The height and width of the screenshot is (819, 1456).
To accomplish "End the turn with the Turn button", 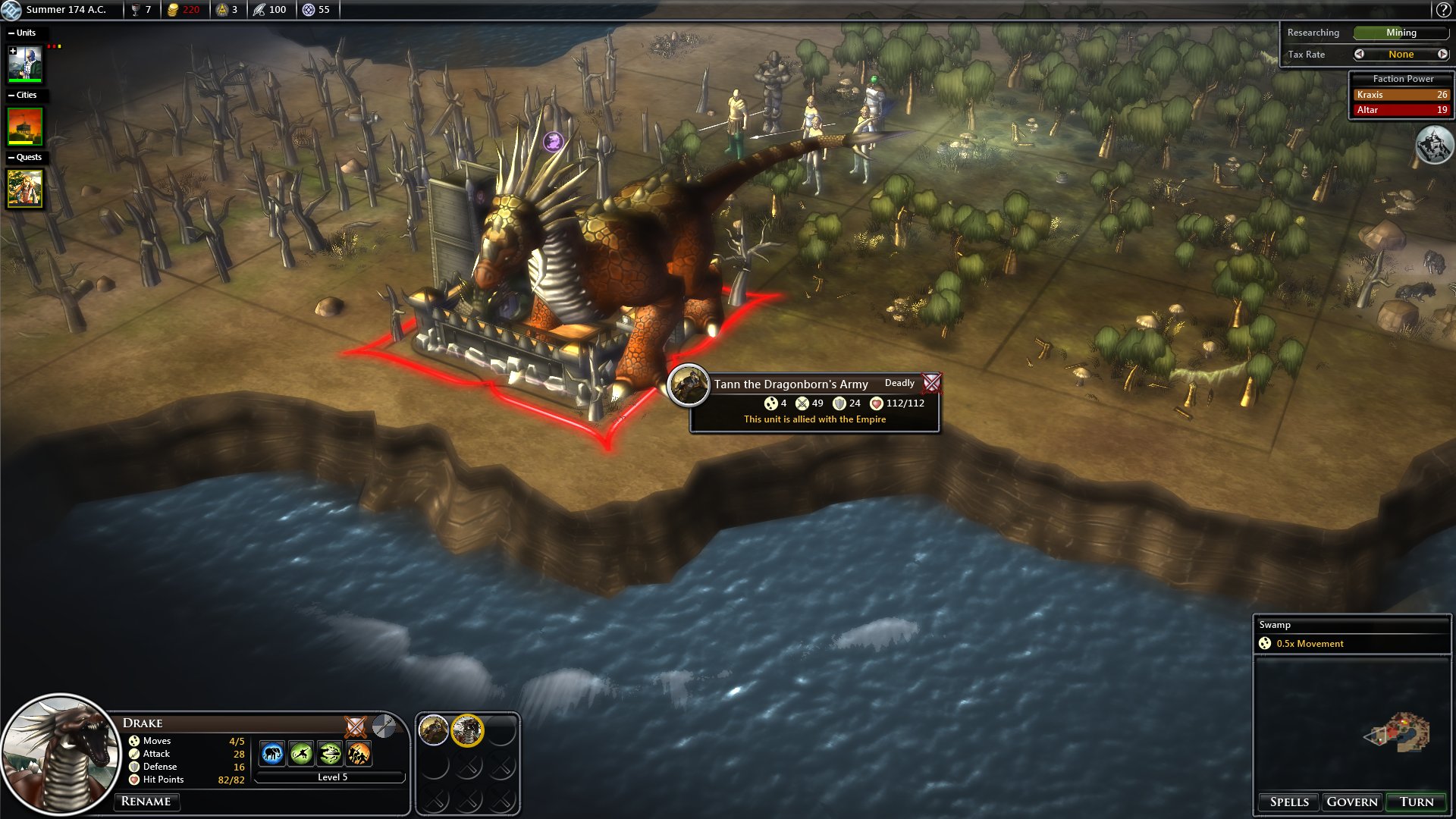I will 1416,802.
